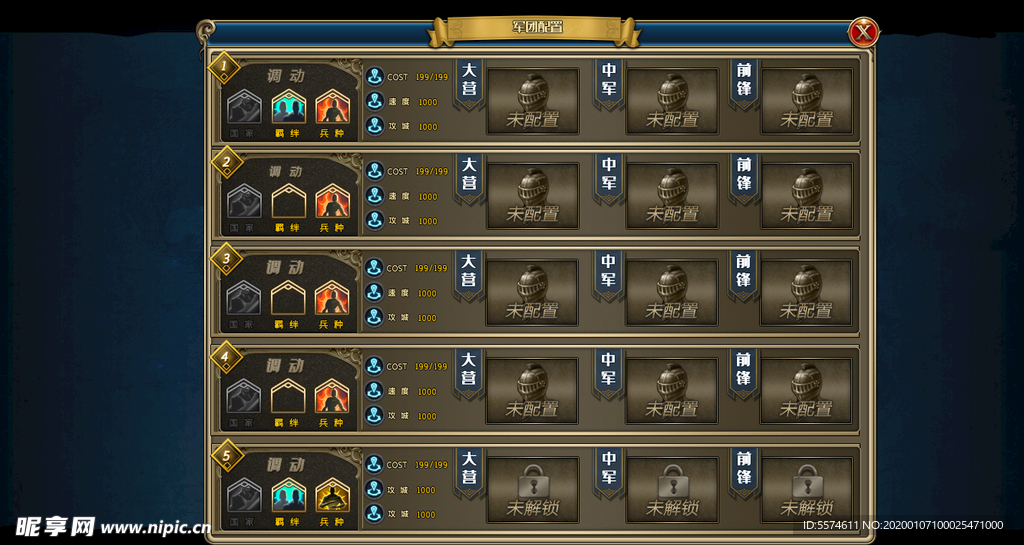Click legion 1's 前锋 unconfigured slot
Screen dimensions: 1024x545
pyautogui.click(x=806, y=101)
